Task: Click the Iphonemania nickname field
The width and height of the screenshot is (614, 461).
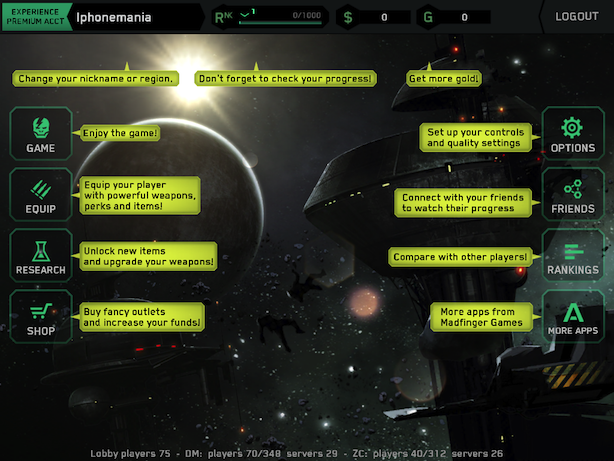Action: pyautogui.click(x=138, y=17)
